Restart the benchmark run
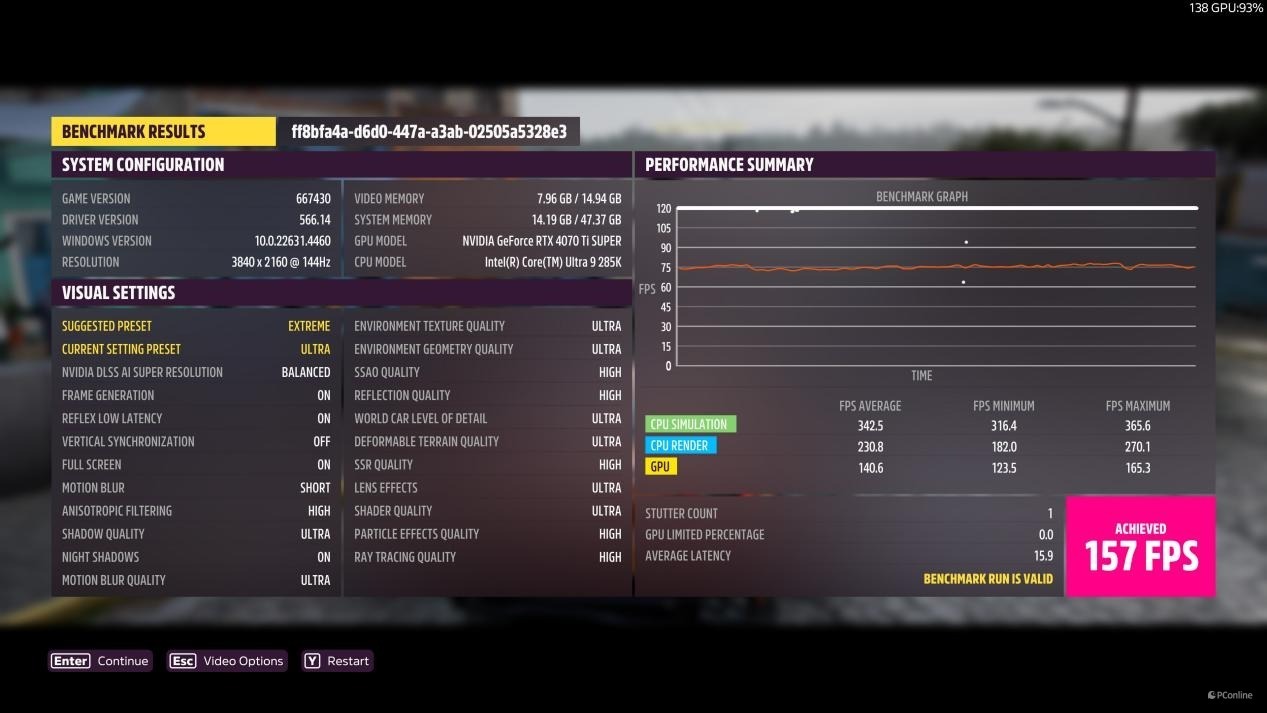 click(x=337, y=661)
